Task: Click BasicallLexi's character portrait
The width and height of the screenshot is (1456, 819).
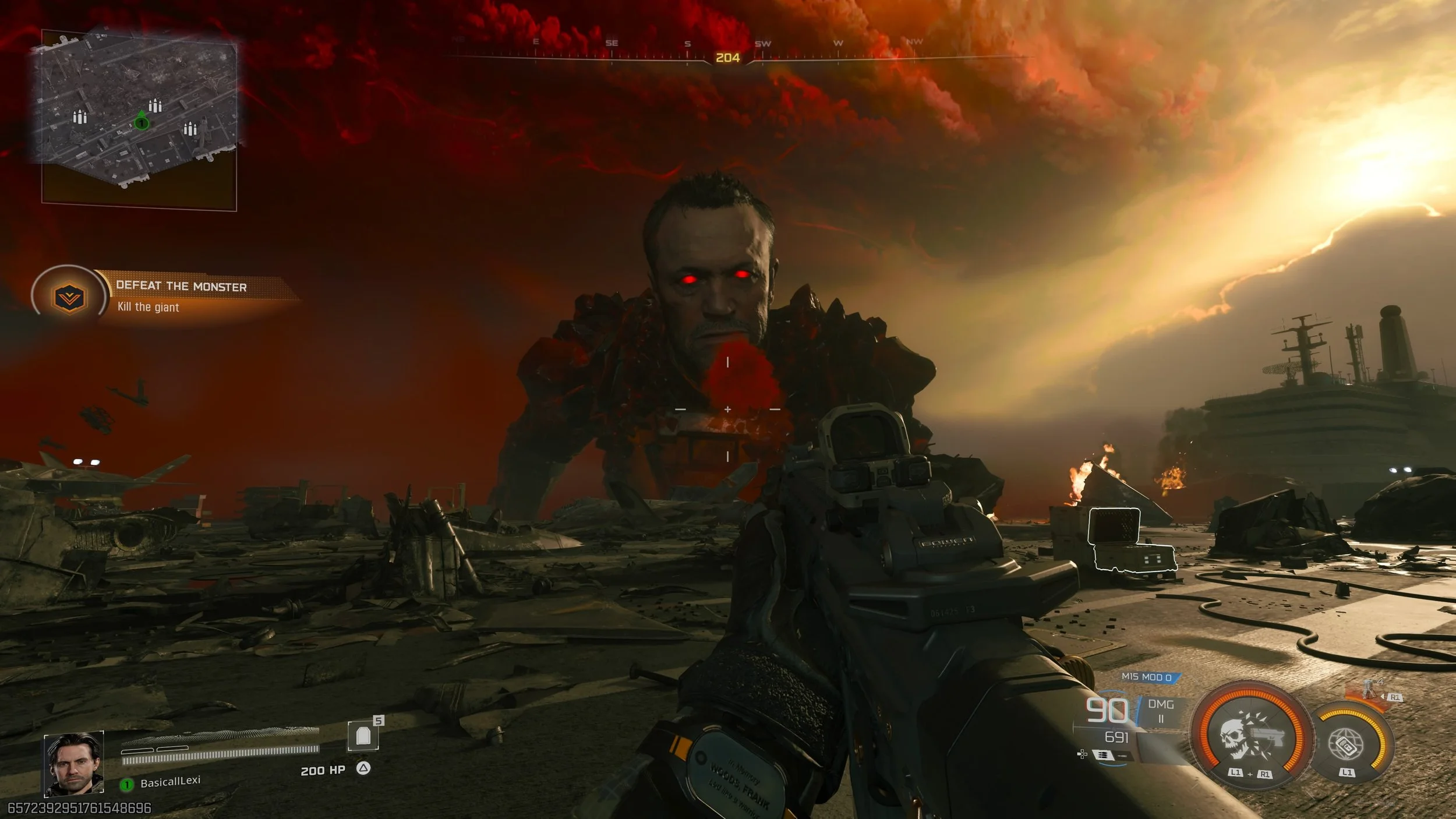Action: (x=74, y=764)
